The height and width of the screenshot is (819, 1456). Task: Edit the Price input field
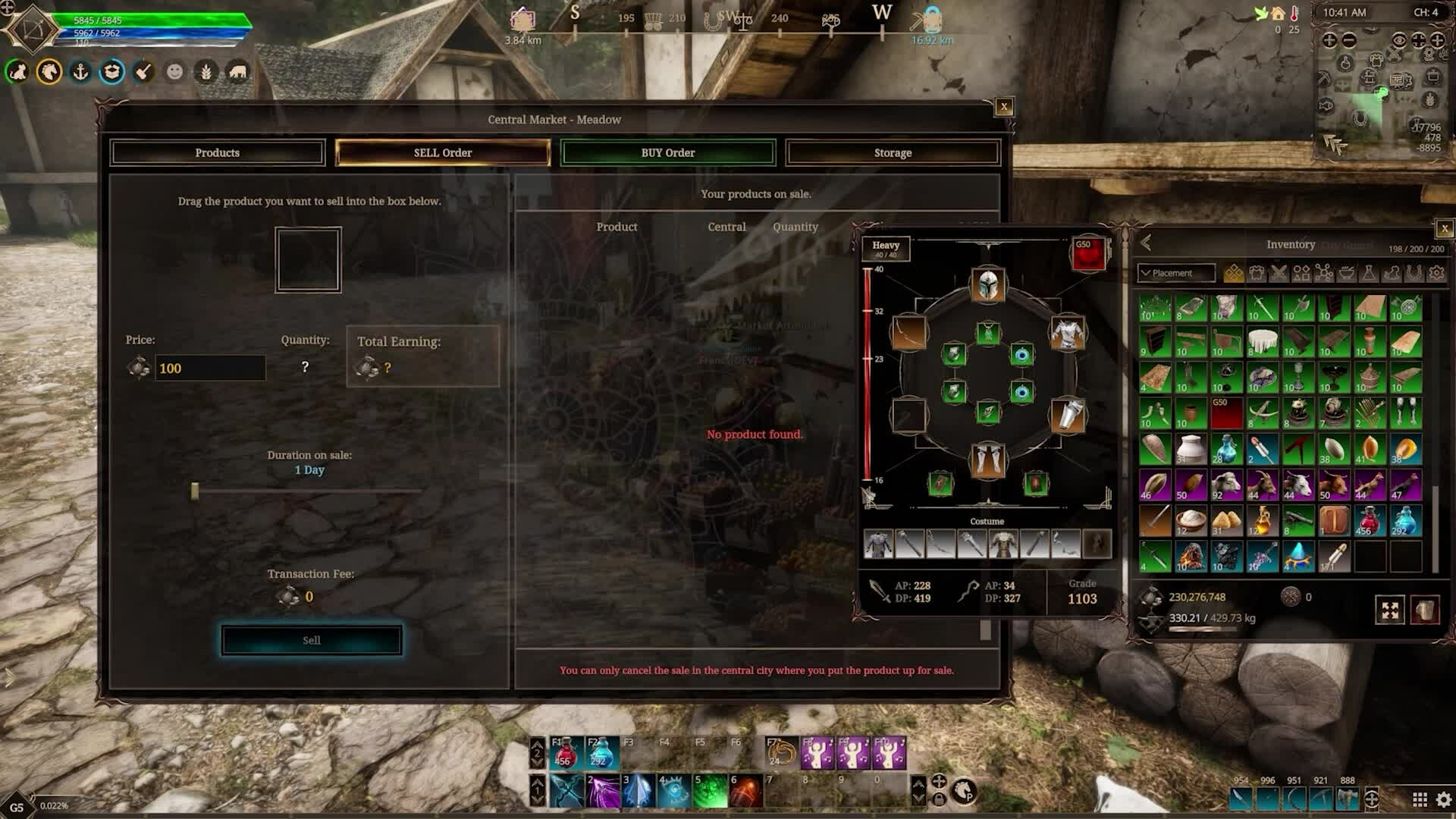click(210, 369)
